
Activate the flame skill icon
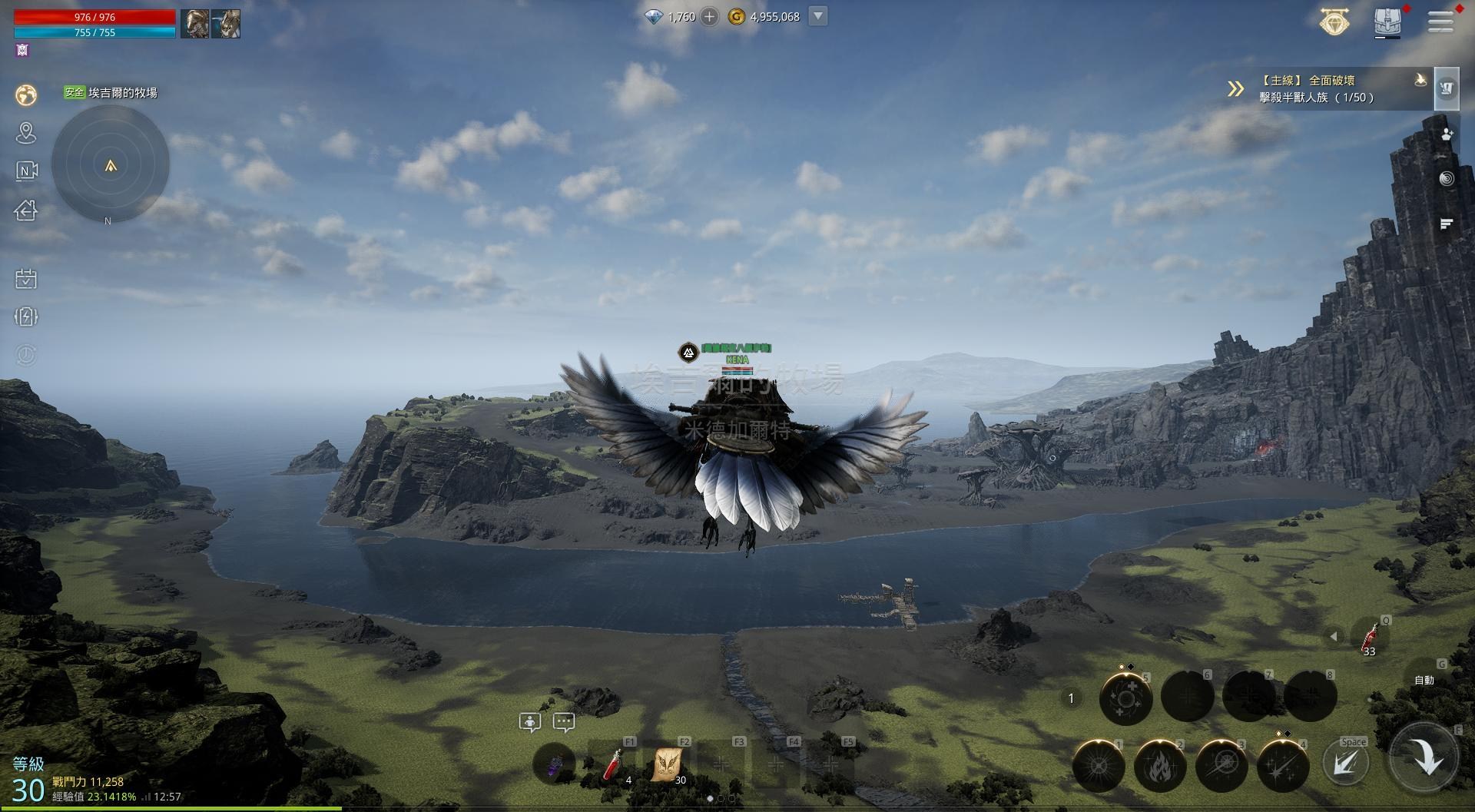(x=1159, y=765)
